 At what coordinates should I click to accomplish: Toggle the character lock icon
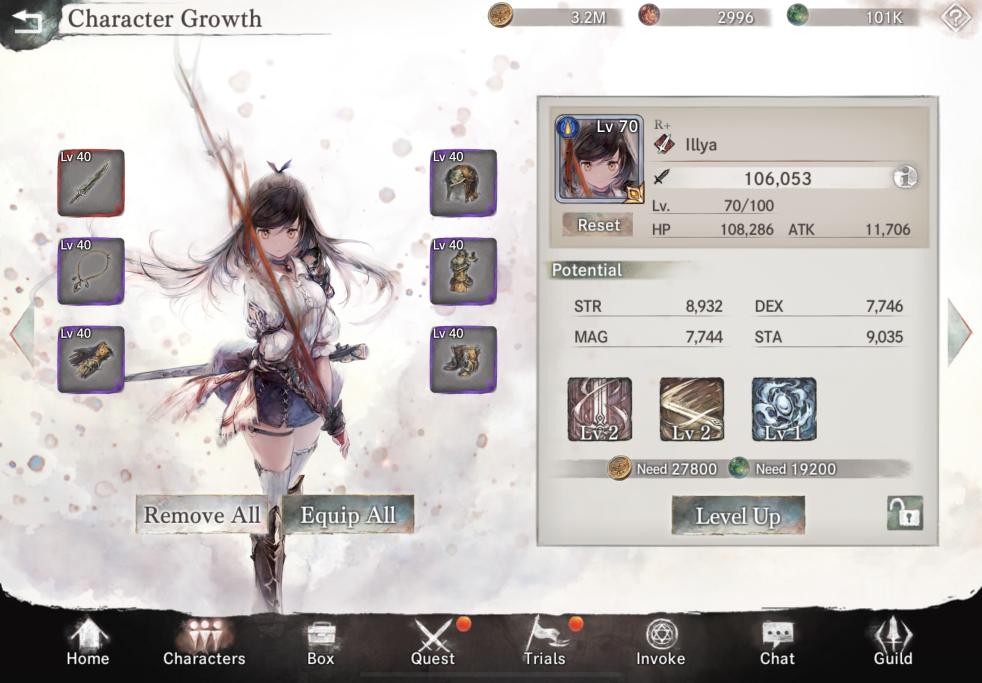click(904, 514)
